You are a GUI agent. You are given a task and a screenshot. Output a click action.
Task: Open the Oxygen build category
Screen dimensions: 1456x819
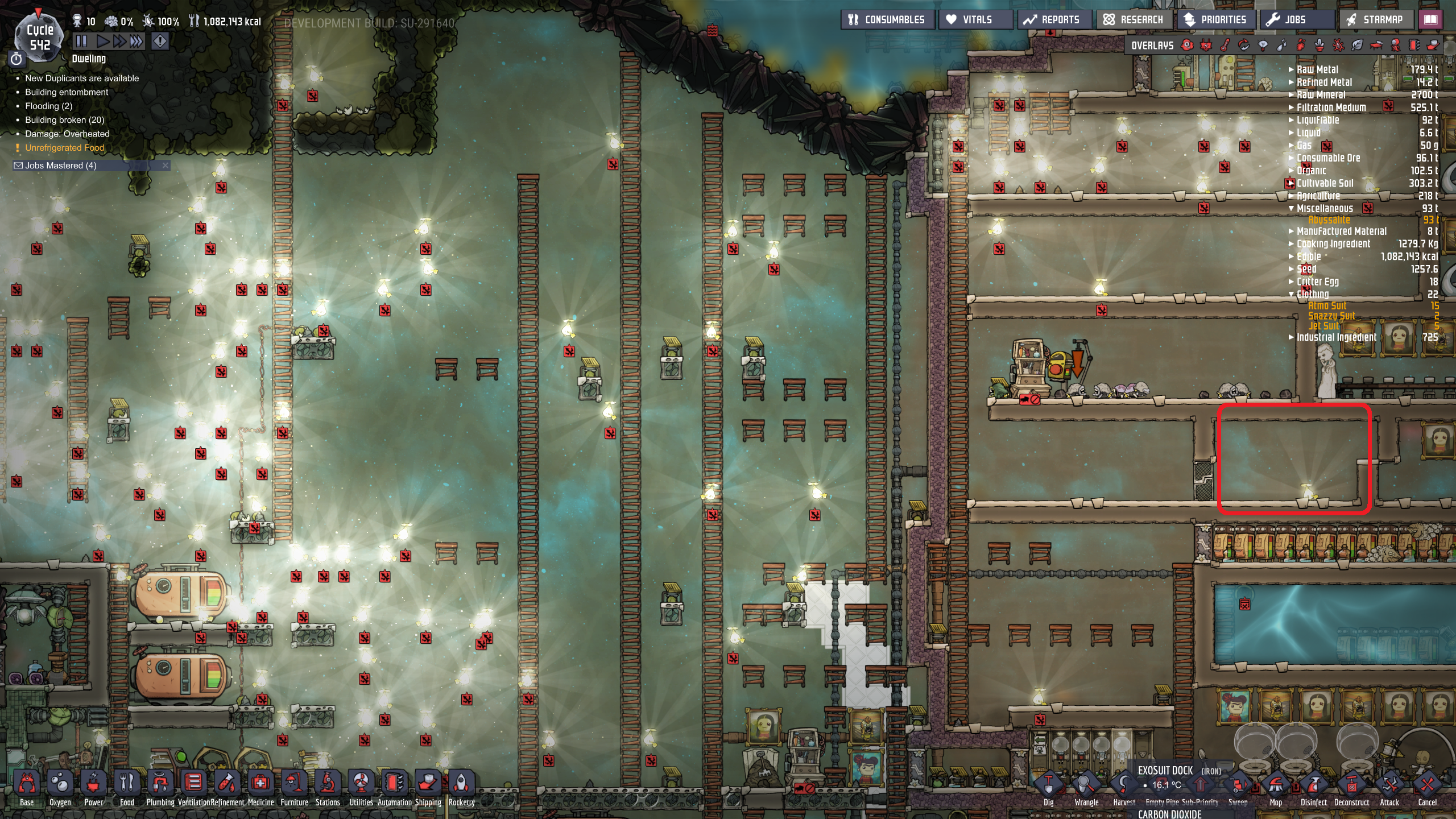tap(60, 788)
